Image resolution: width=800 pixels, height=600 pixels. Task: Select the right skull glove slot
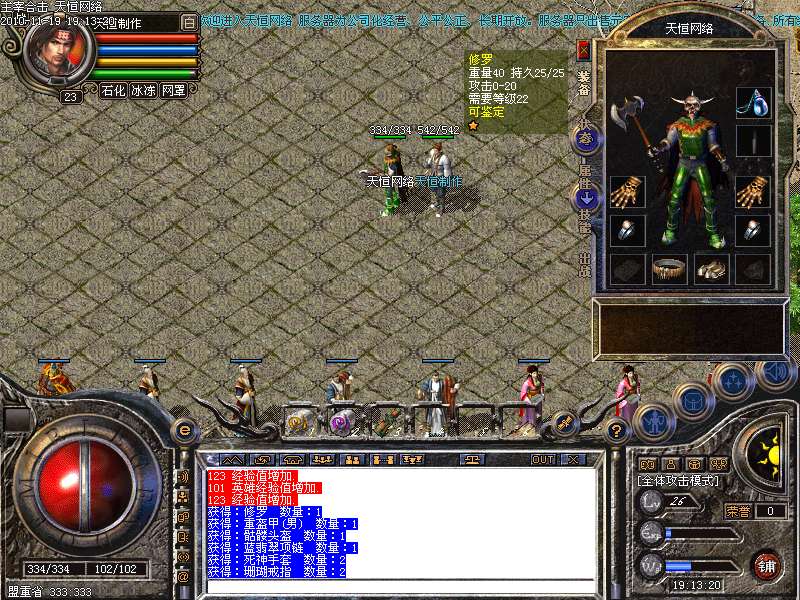[752, 191]
